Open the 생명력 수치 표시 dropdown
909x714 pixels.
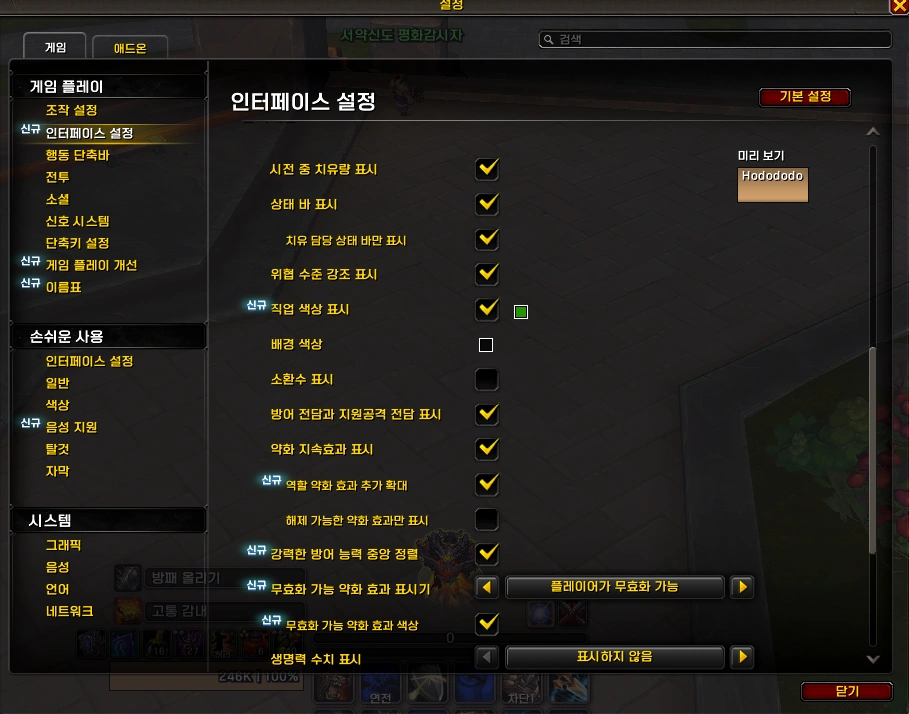[614, 658]
